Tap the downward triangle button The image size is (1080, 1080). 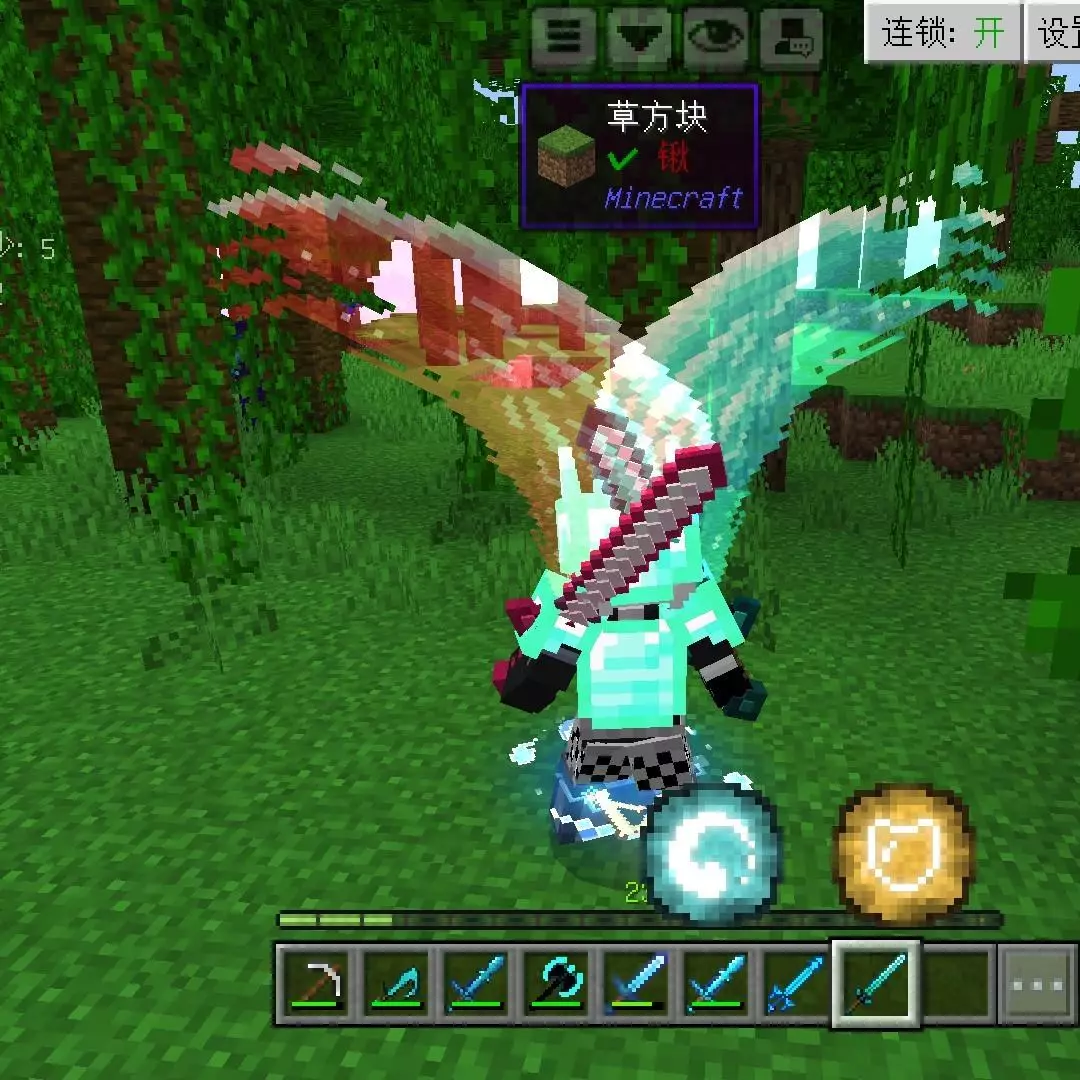(x=638, y=38)
